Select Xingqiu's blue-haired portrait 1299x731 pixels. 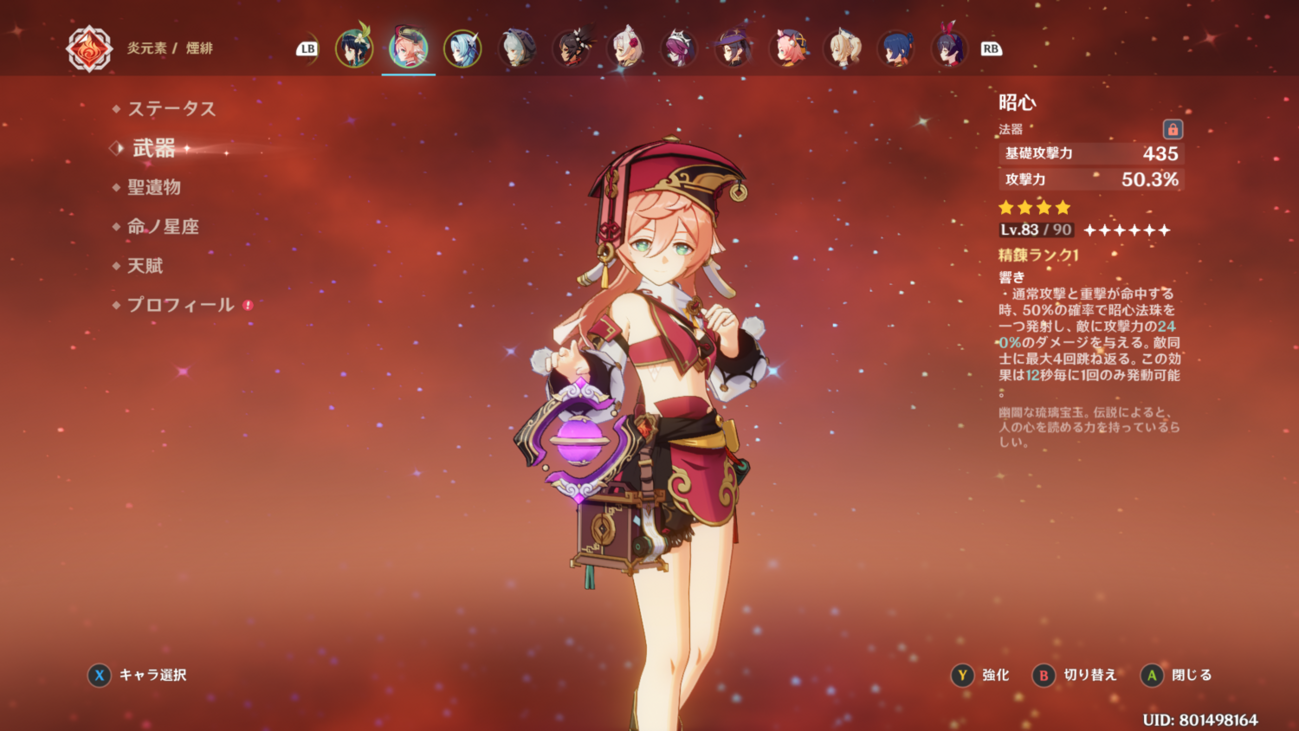click(x=896, y=48)
